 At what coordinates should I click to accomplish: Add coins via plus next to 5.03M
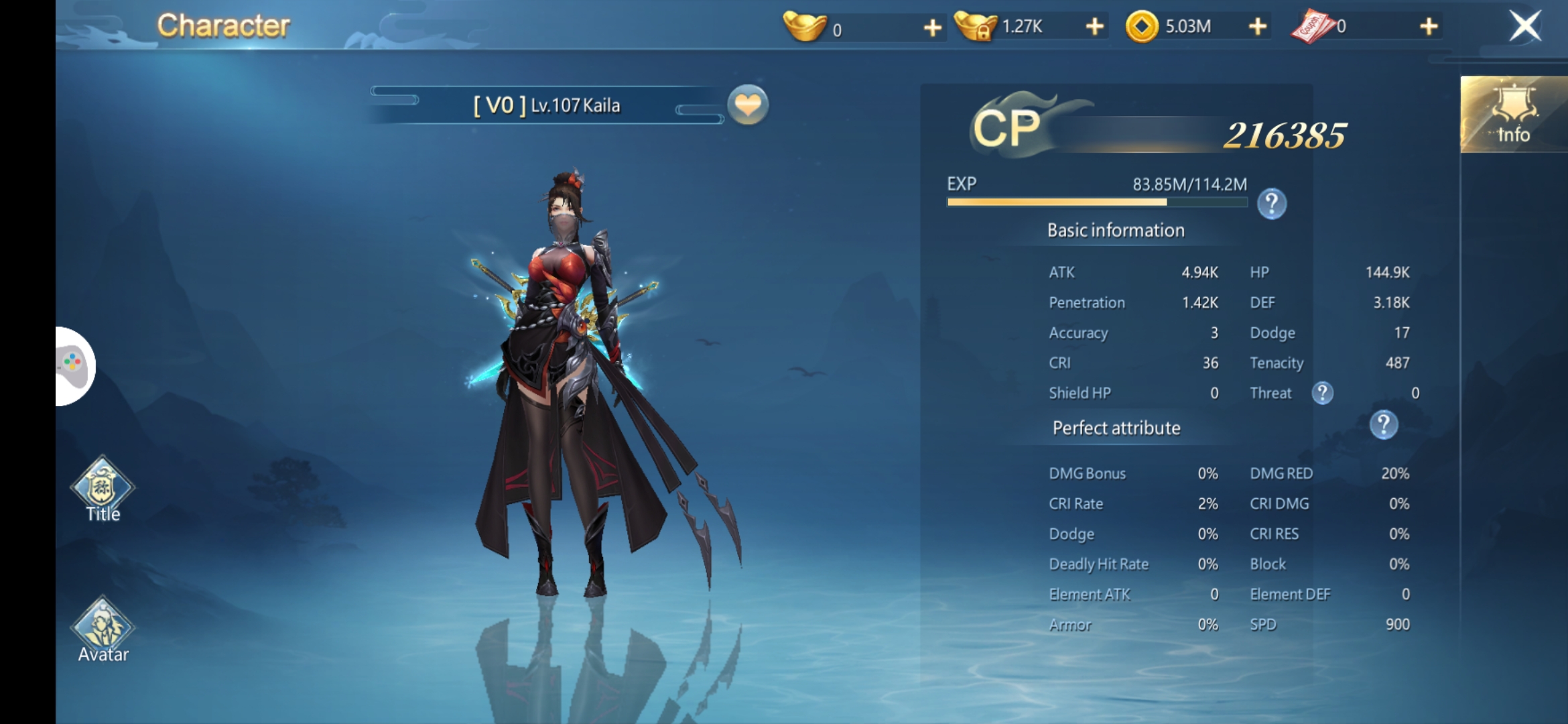1258,27
